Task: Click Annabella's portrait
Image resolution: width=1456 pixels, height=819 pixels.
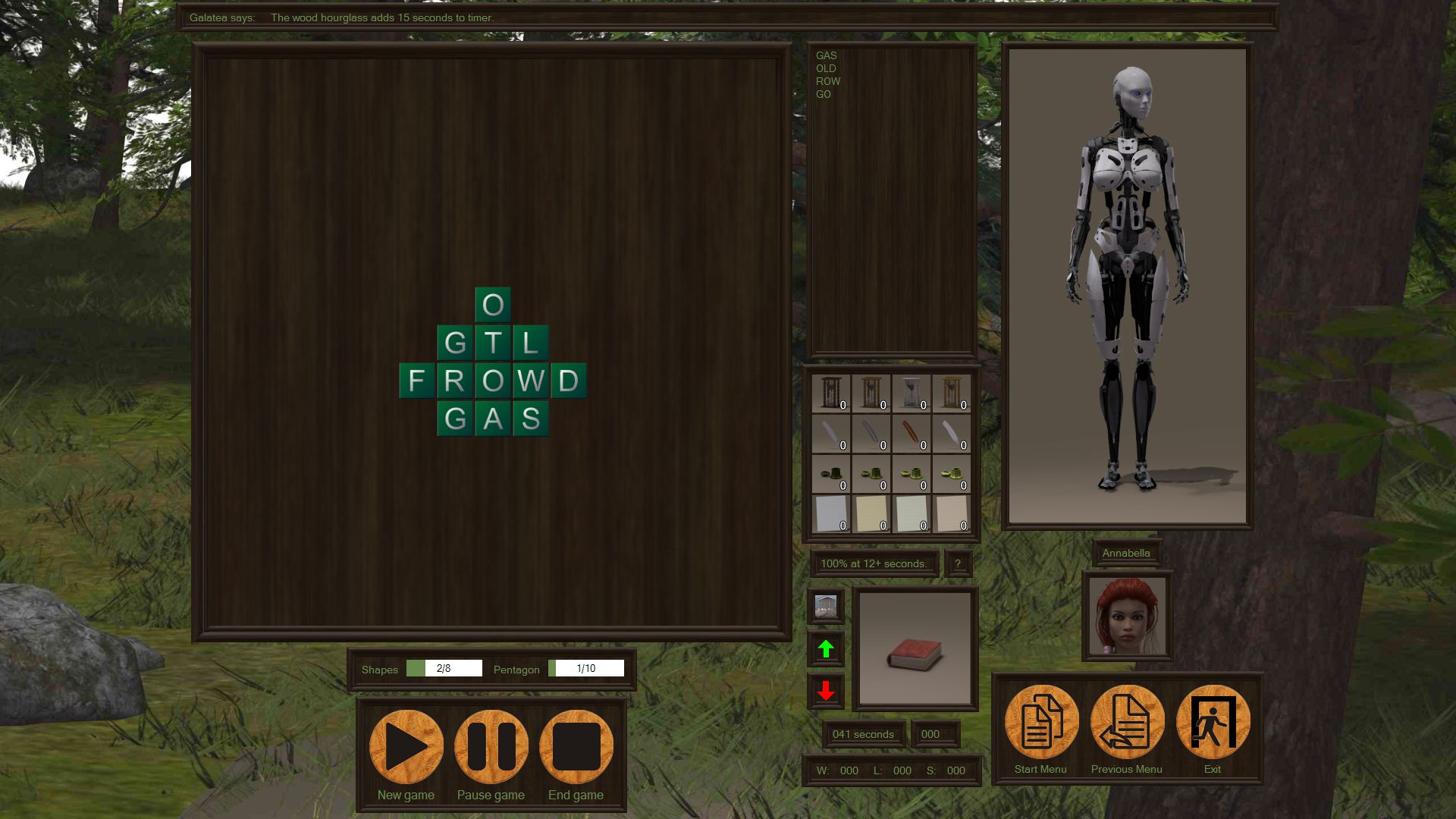Action: (1127, 616)
